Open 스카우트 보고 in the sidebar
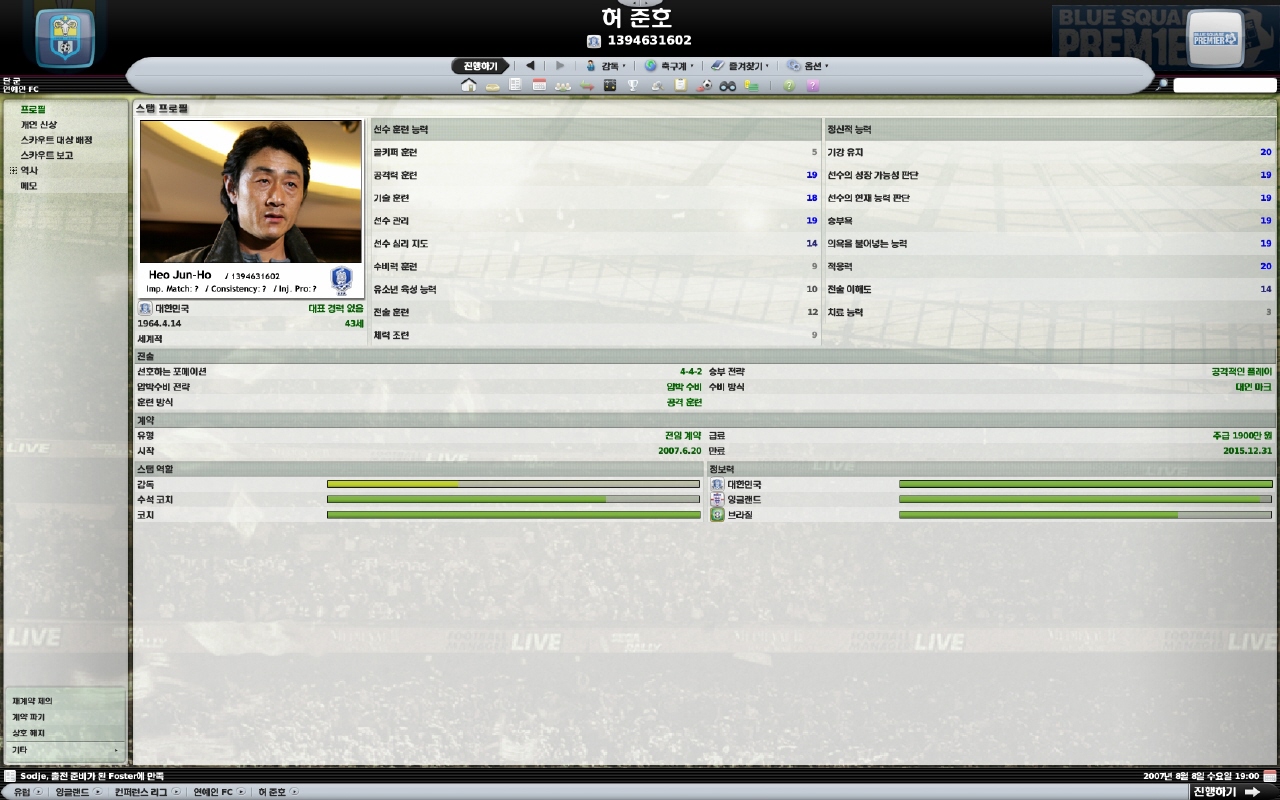This screenshot has height=800, width=1280. (x=47, y=156)
